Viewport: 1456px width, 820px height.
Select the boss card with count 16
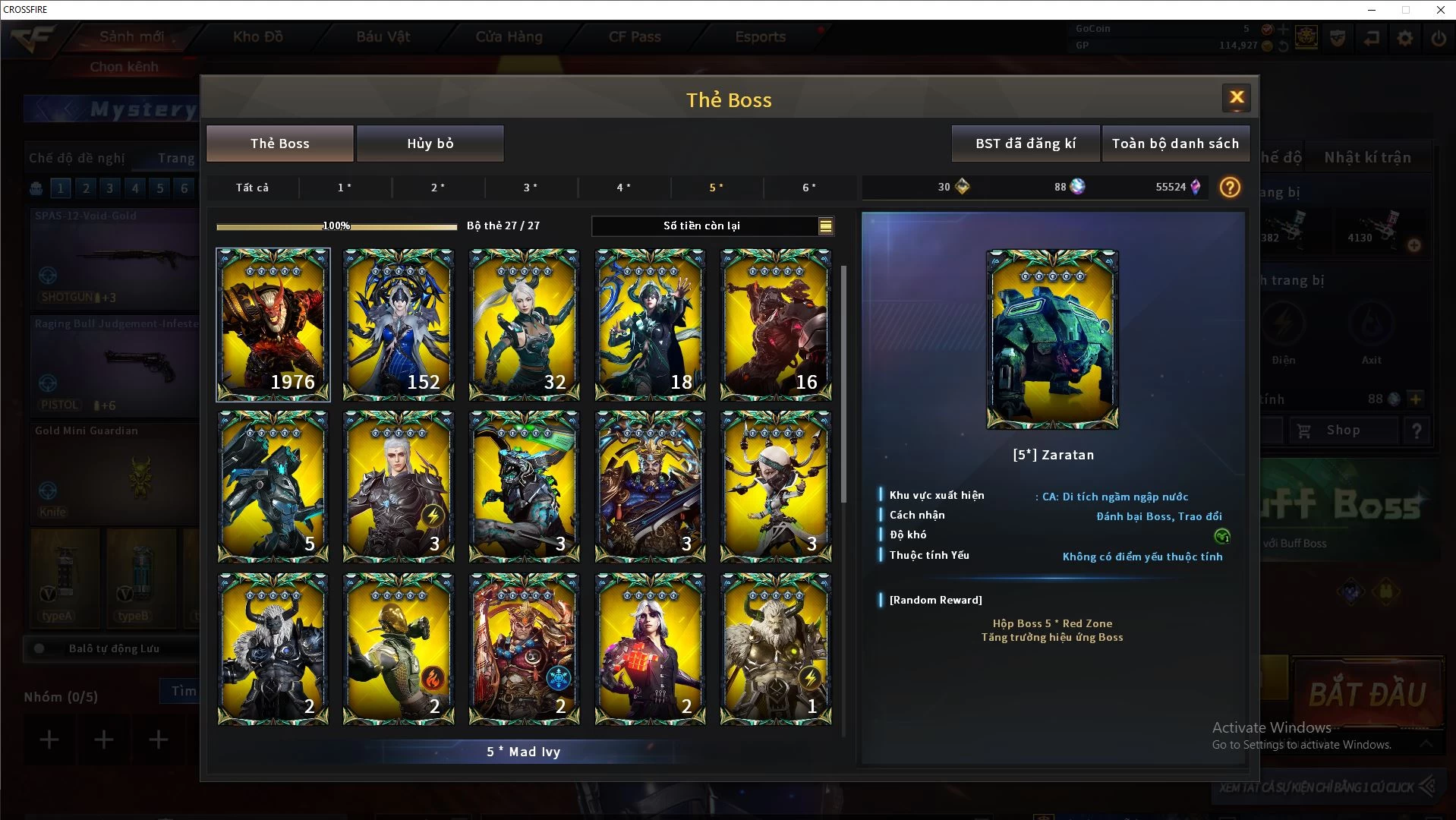click(776, 324)
